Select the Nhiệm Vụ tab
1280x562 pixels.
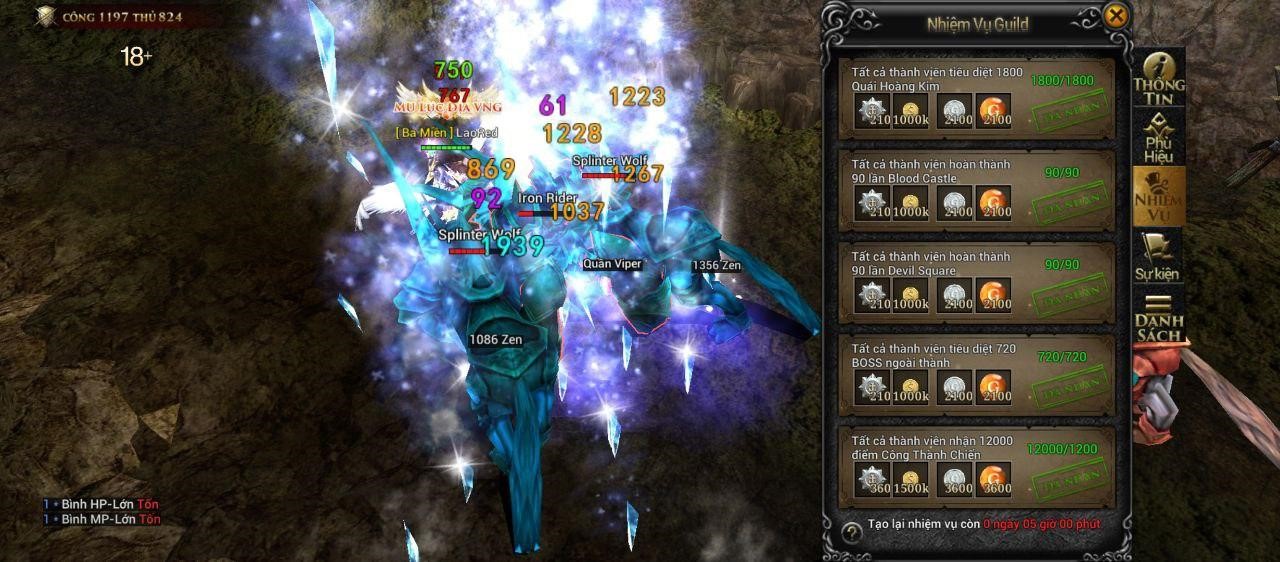tap(1158, 196)
